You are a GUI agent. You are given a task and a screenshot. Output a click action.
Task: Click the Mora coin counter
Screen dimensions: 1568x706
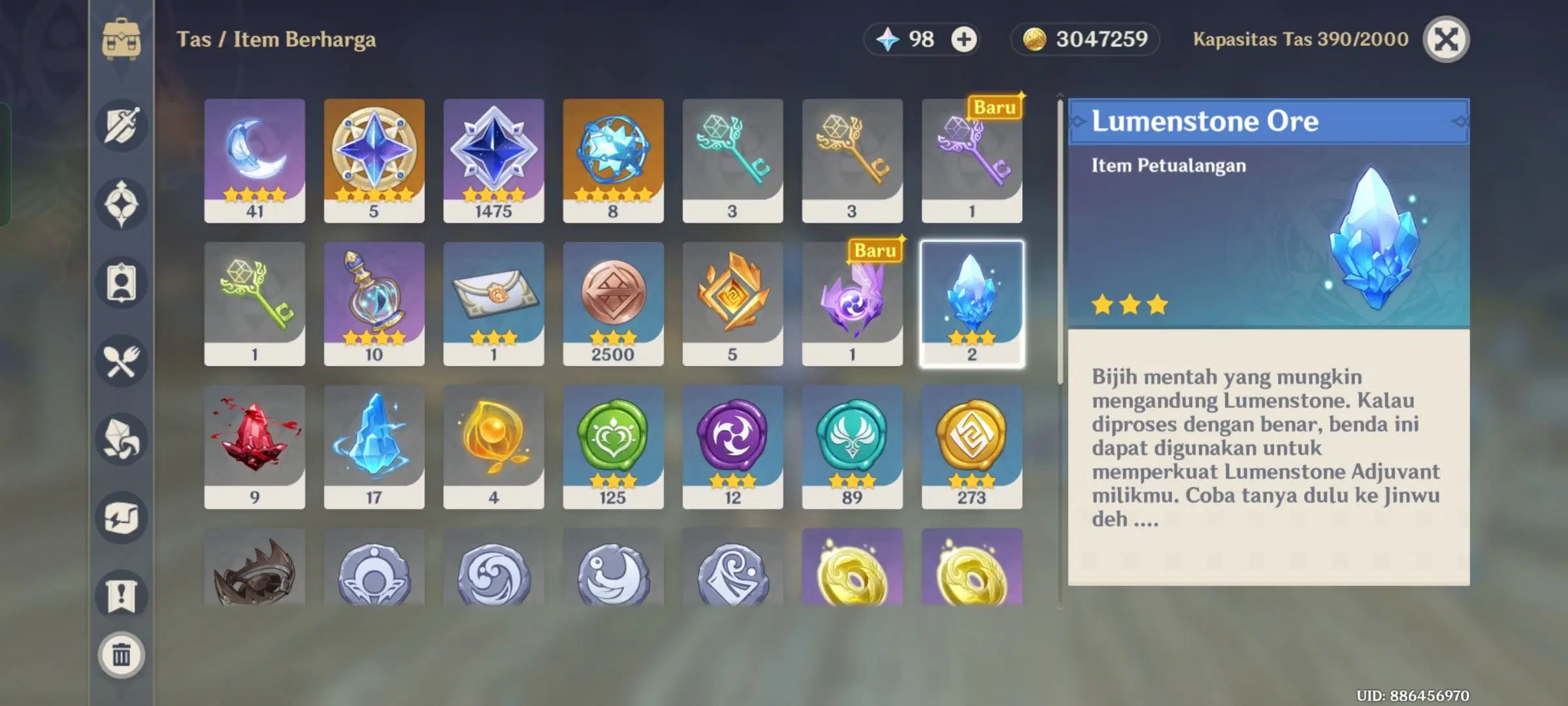coord(1083,39)
